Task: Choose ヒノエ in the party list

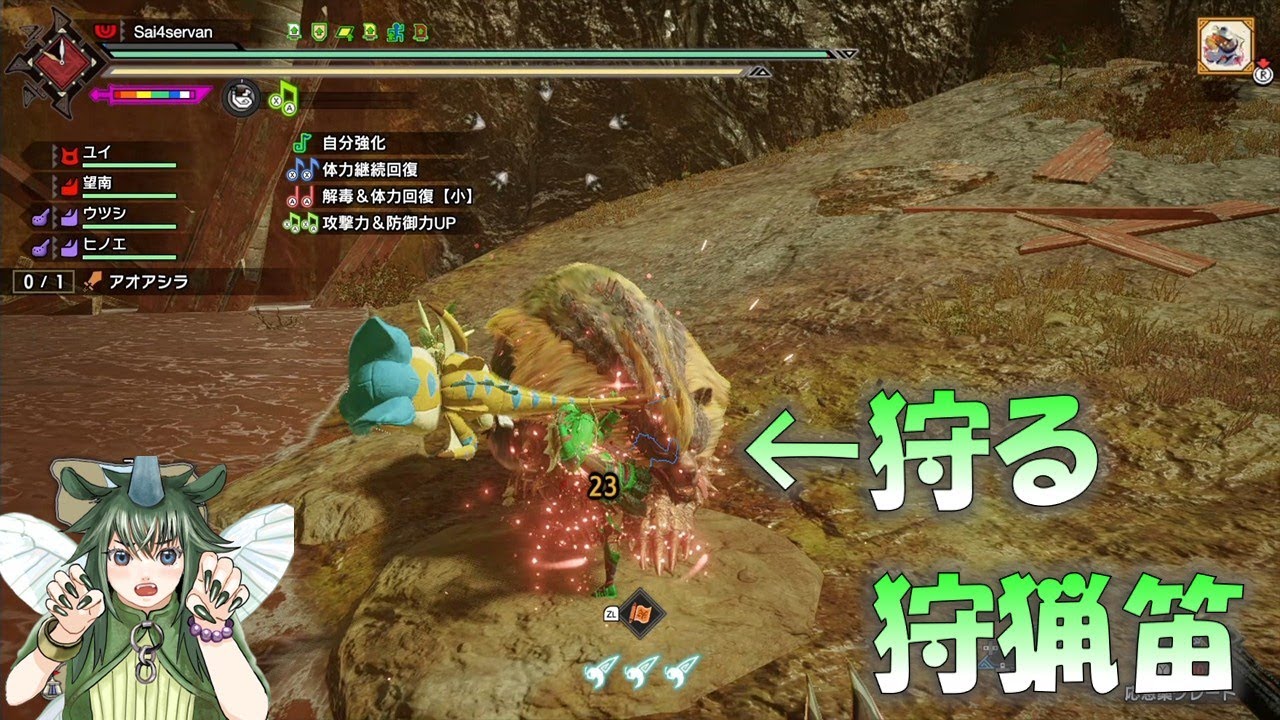Action: 104,244
